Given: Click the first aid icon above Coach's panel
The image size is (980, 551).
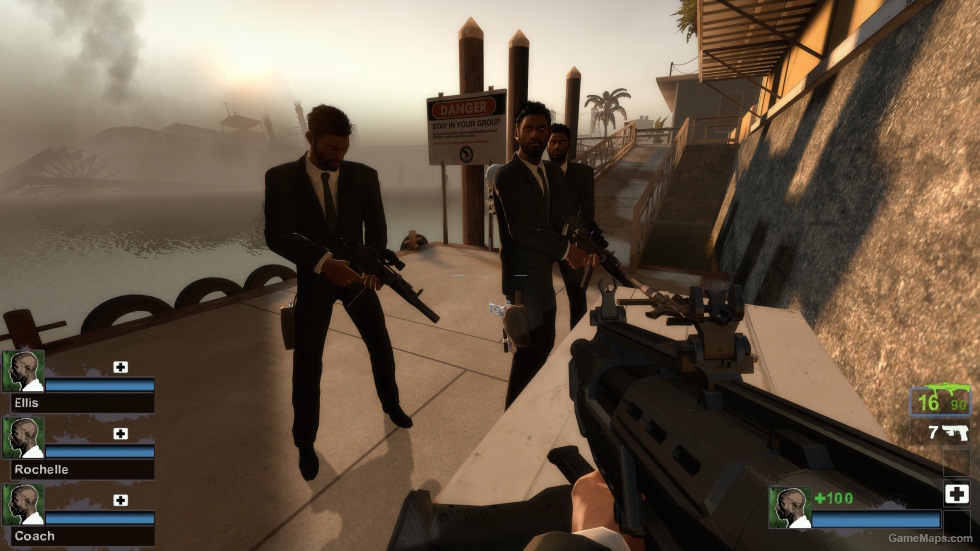Looking at the screenshot, I should coord(121,500).
